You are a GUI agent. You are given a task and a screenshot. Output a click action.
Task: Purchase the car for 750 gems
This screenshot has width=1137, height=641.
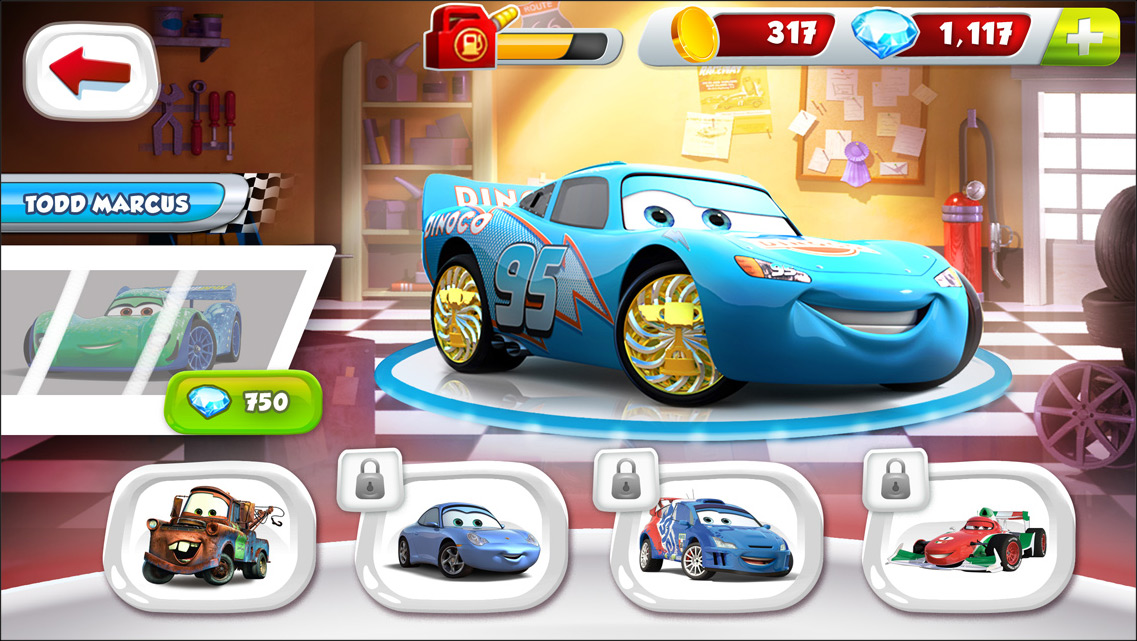[243, 402]
